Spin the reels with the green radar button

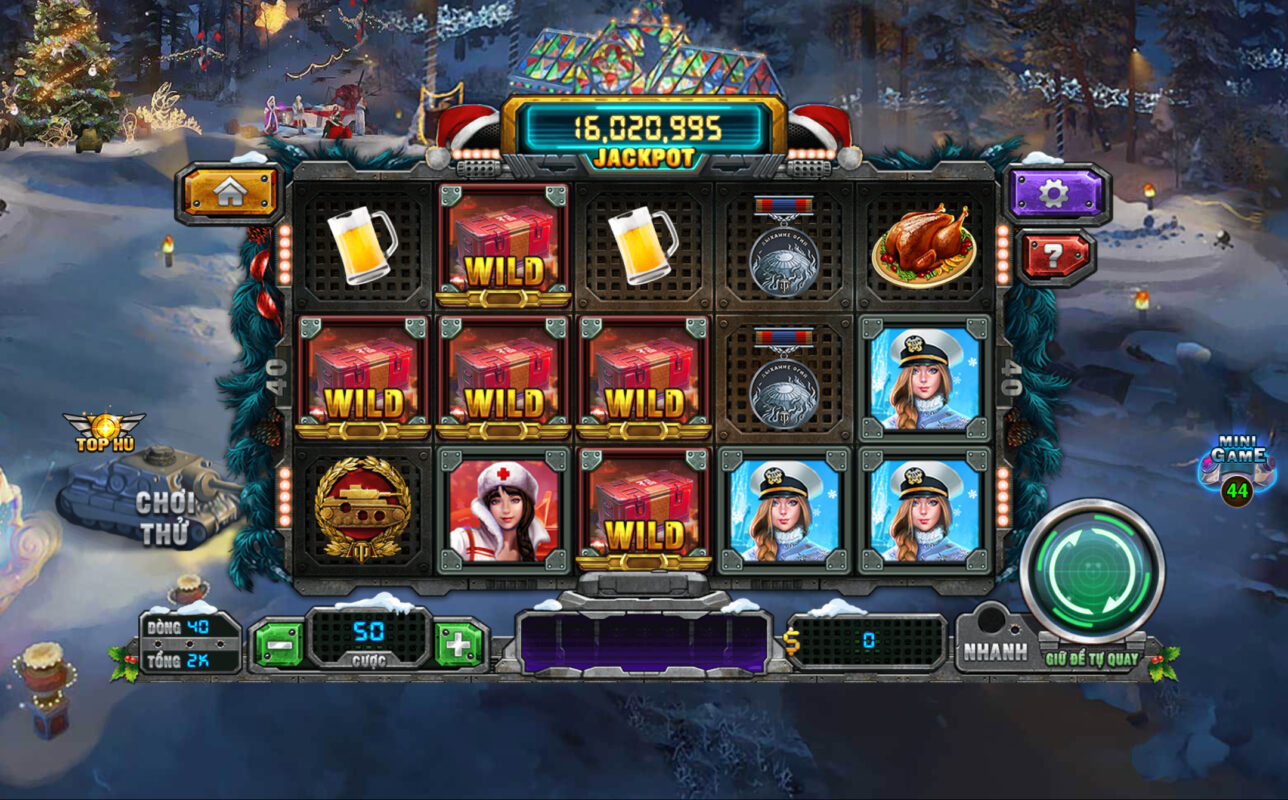[x=1092, y=570]
